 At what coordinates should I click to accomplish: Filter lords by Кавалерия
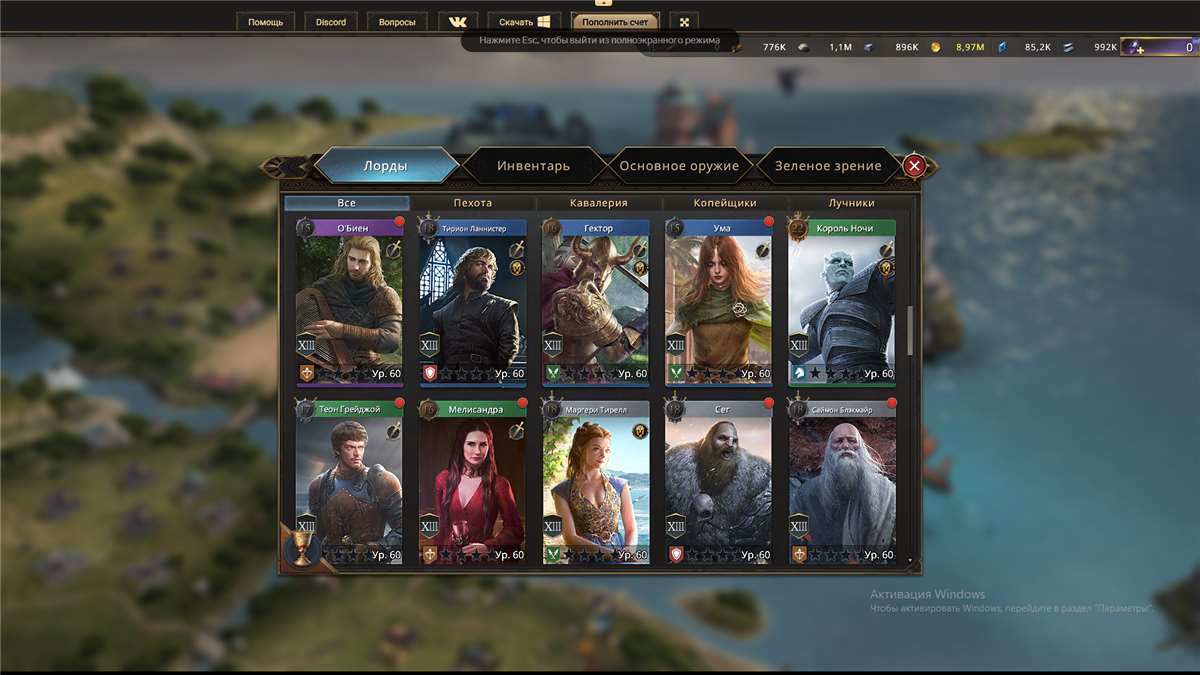click(599, 203)
